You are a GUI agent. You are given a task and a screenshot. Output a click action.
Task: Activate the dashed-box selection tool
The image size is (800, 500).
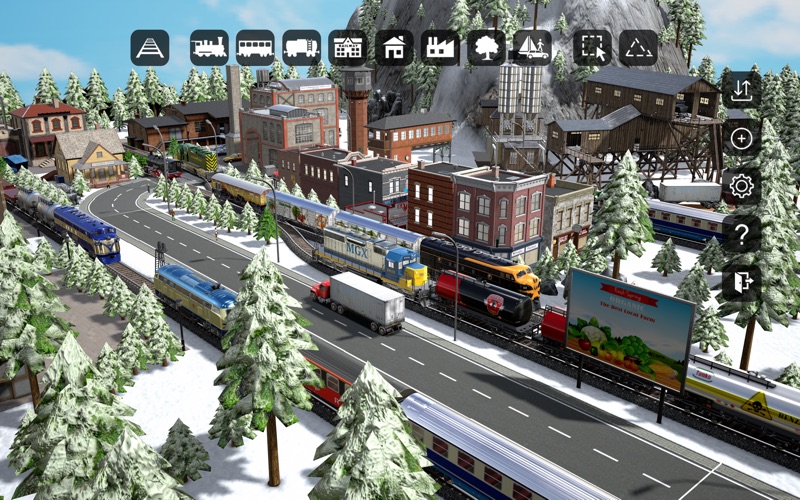click(592, 47)
